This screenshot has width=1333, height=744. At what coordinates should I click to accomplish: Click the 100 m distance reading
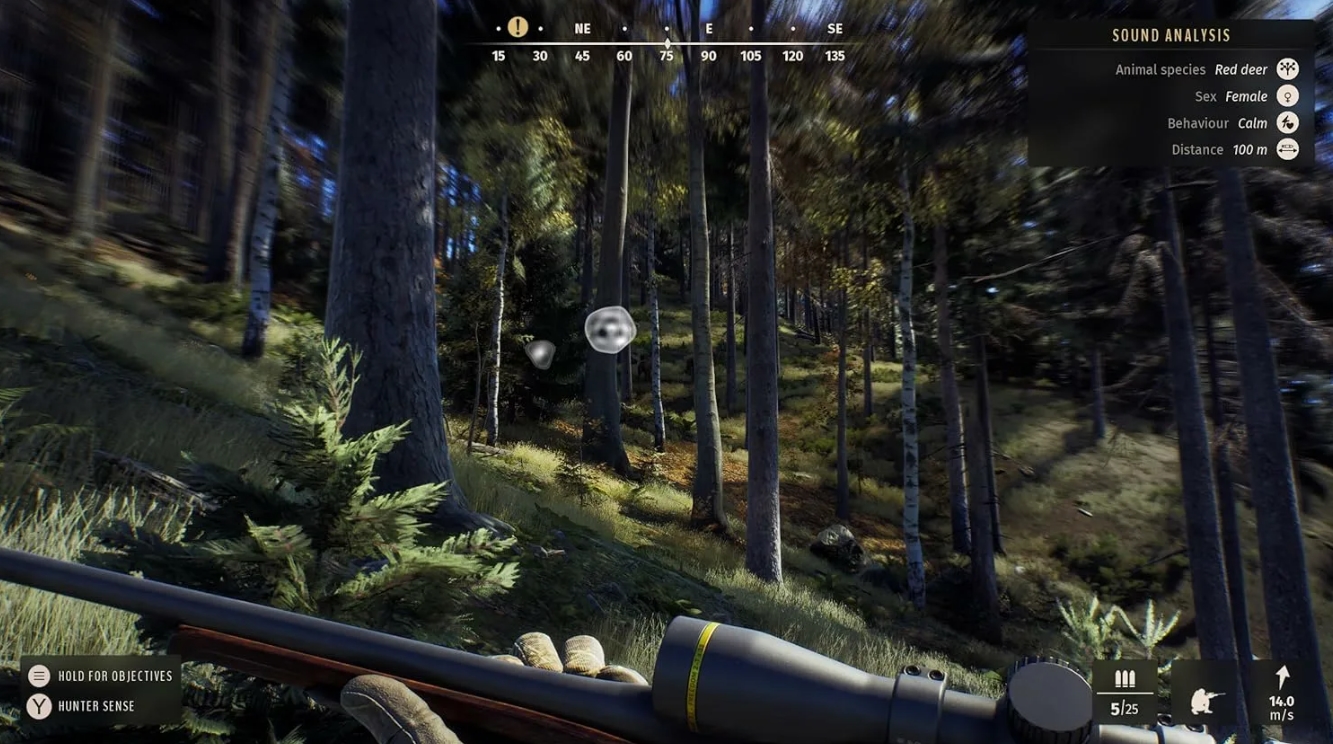[1248, 149]
